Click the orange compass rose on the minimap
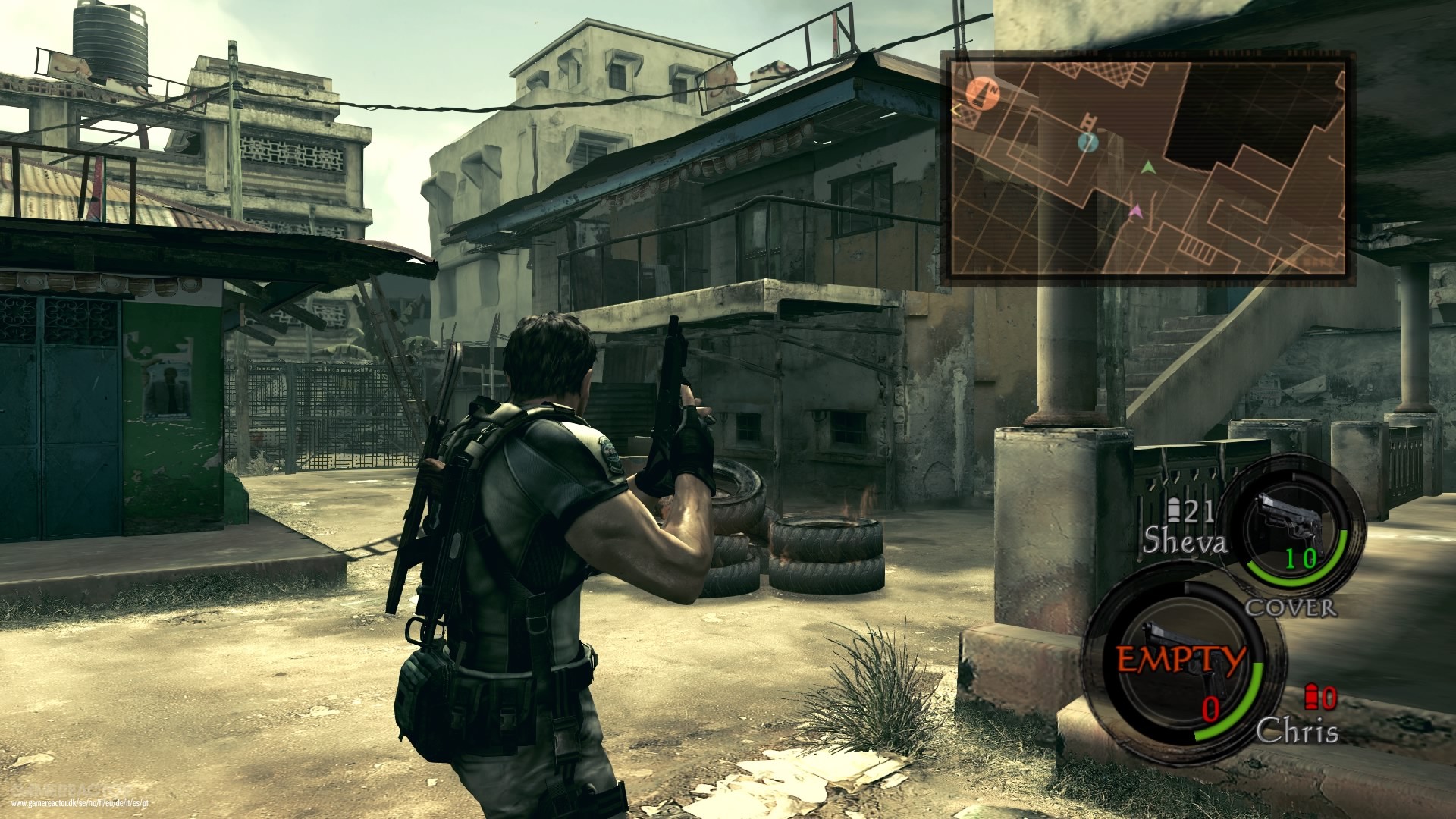This screenshot has height=819, width=1456. (983, 94)
